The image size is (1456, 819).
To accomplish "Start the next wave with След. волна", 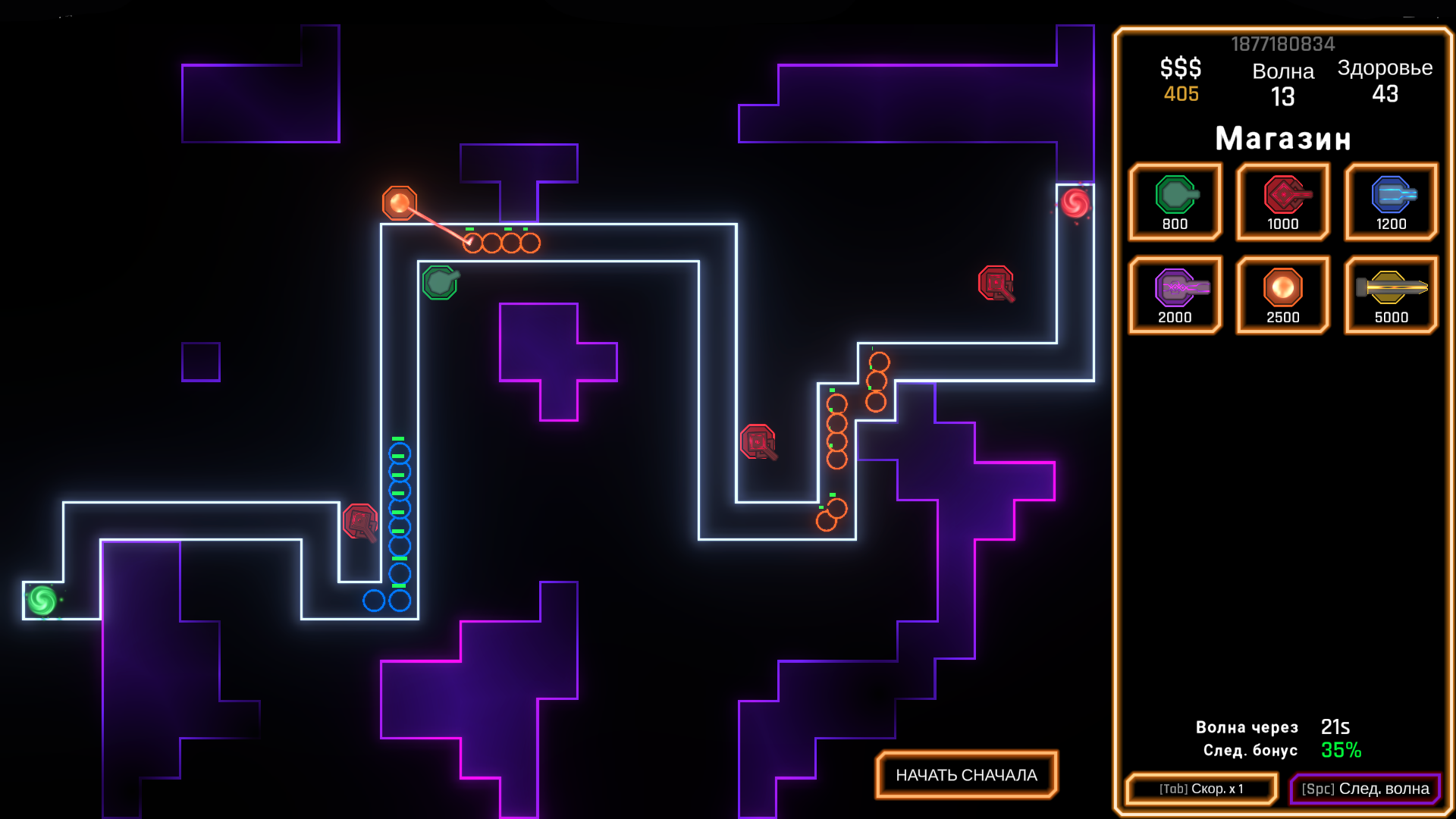I will point(1366,789).
